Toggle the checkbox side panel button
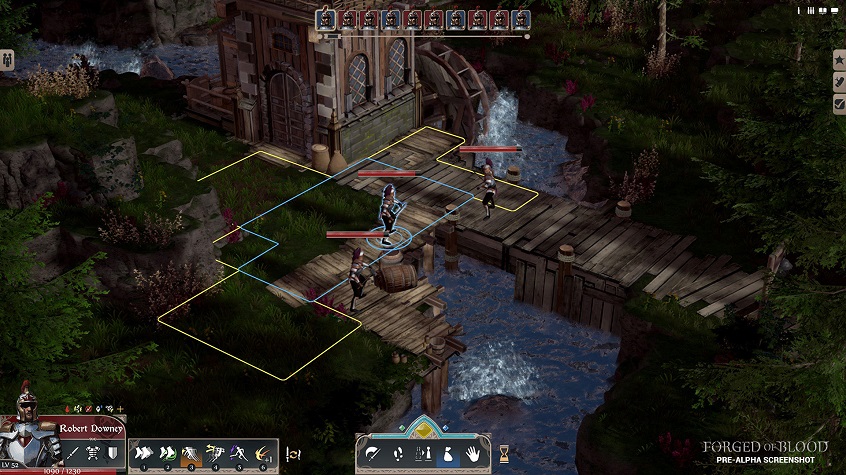846x475 pixels. click(x=839, y=103)
